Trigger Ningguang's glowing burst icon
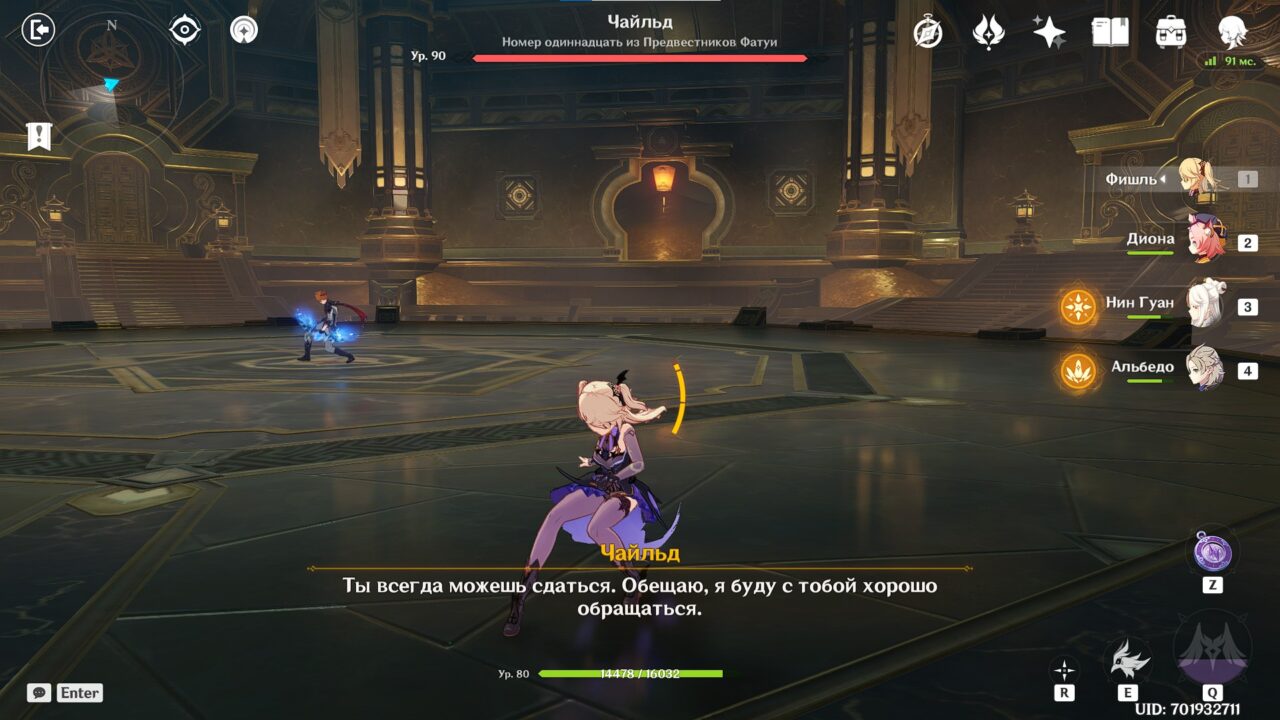The image size is (1280, 720). coord(1078,307)
